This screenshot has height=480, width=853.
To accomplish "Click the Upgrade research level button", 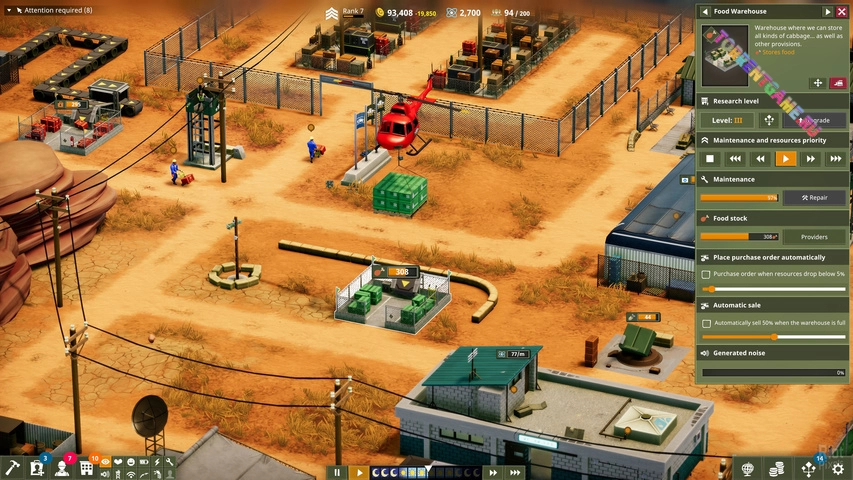I will (814, 120).
